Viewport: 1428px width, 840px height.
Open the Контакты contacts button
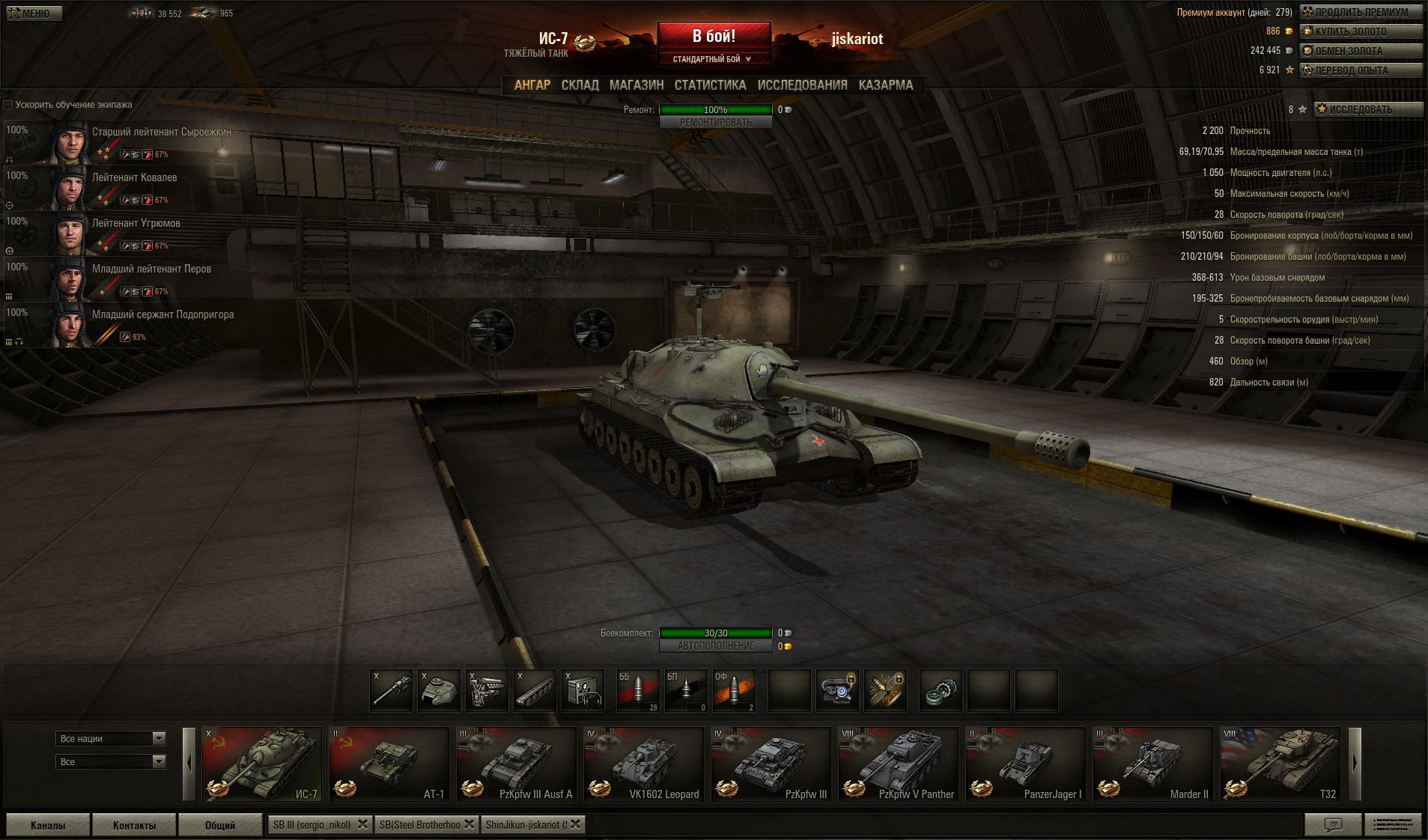pos(134,825)
